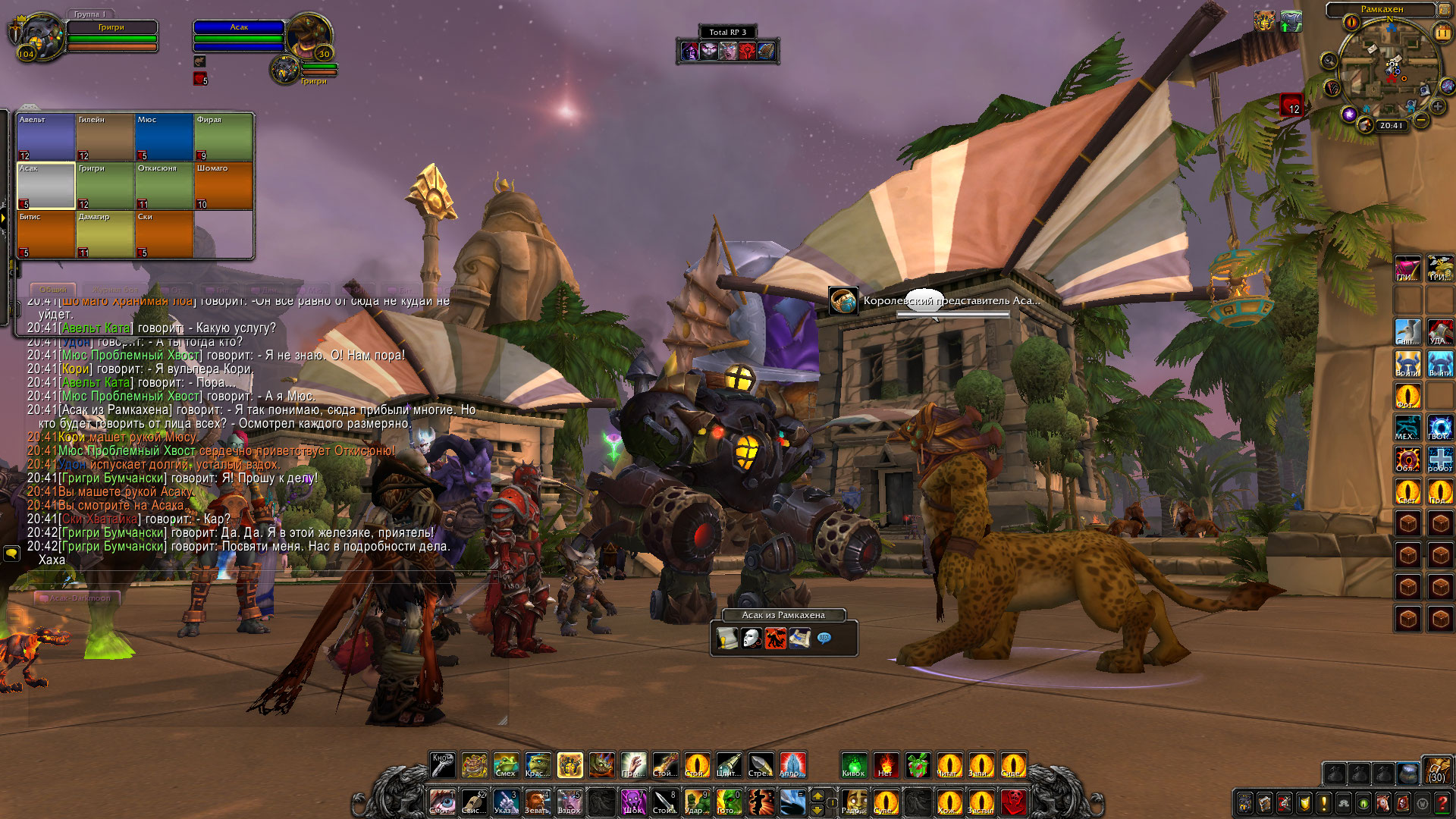This screenshot has height=819, width=1456.
Task: Click the red skull action button
Action: [1013, 802]
